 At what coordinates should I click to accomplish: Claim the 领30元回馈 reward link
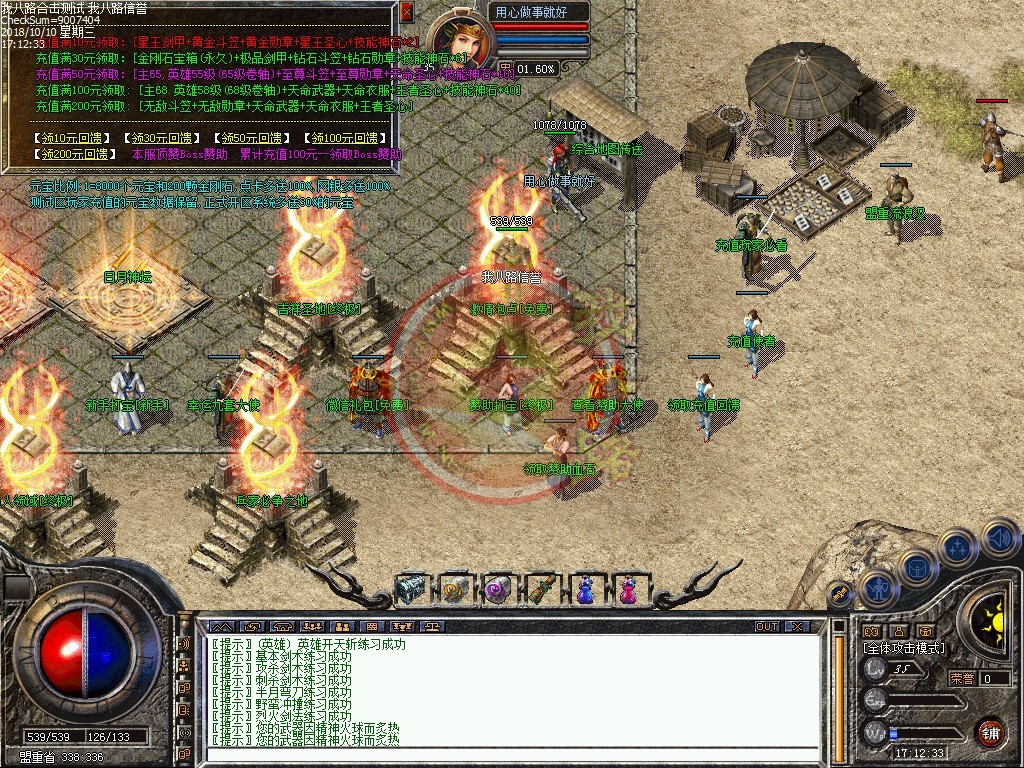(x=158, y=138)
